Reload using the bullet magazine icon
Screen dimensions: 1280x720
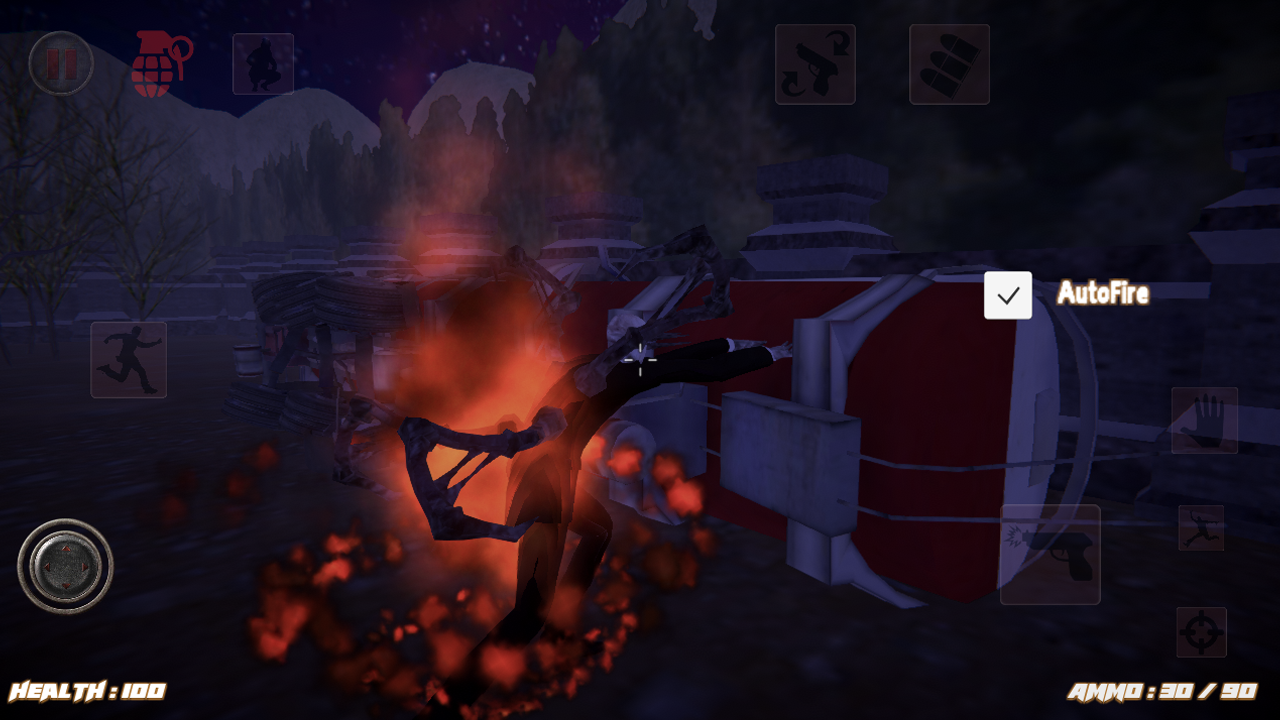tap(948, 65)
